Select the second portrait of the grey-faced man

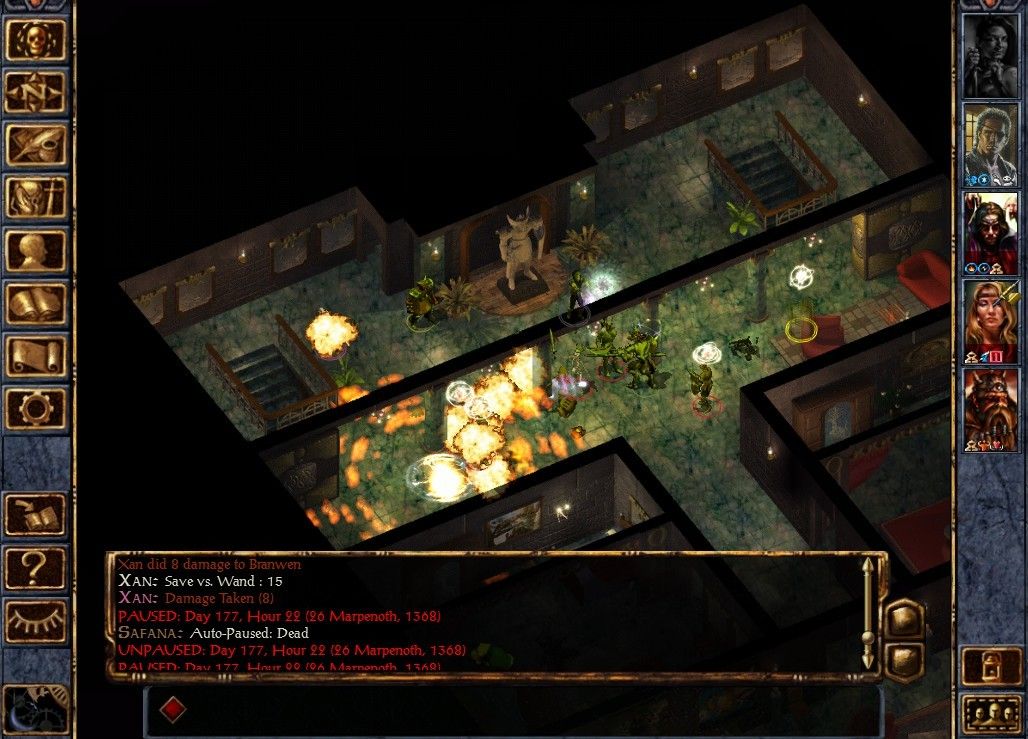click(990, 144)
